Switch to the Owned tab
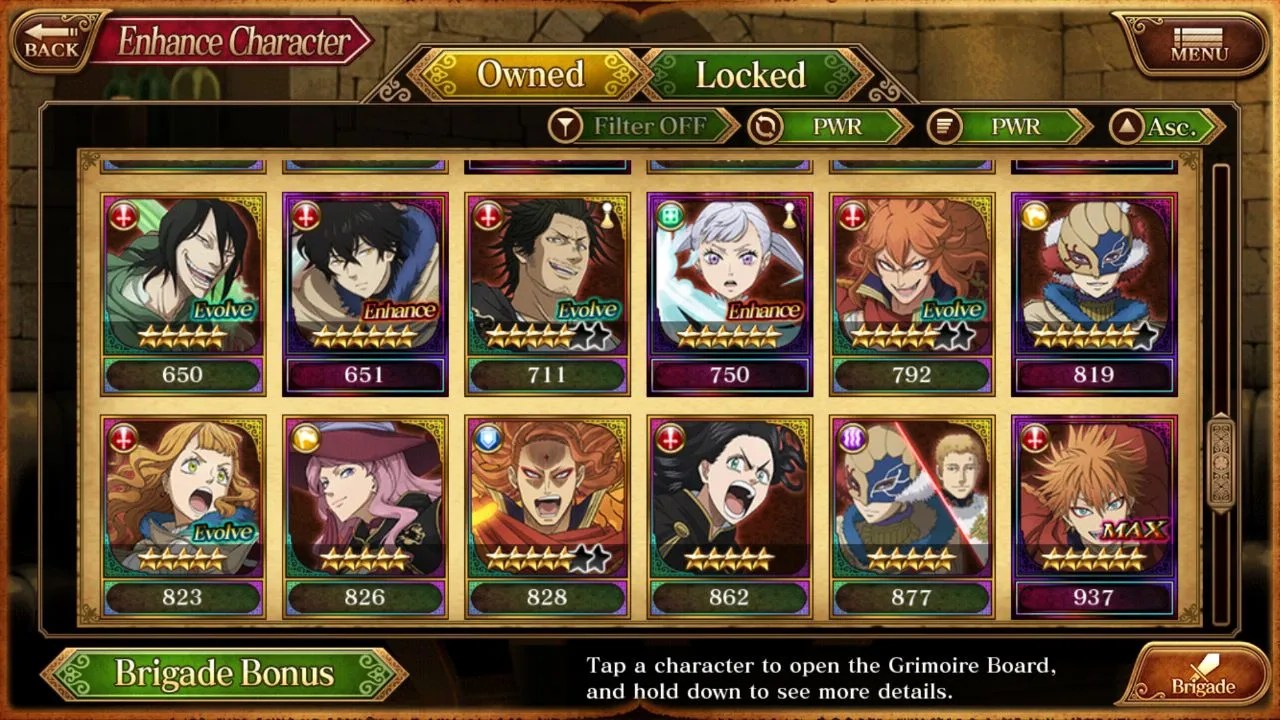 [530, 75]
